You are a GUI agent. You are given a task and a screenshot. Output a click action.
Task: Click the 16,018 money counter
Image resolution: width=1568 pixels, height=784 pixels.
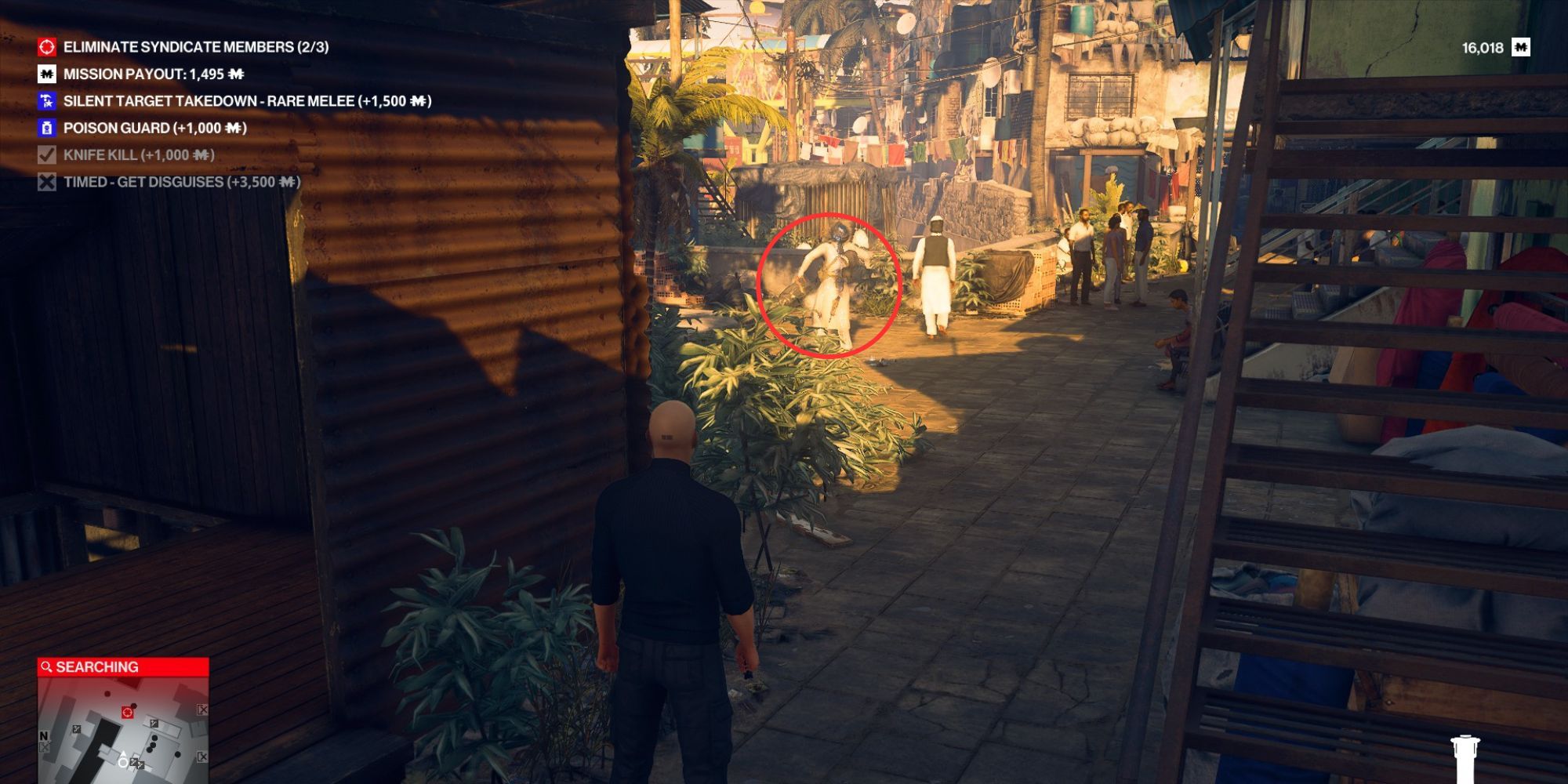tap(1482, 46)
